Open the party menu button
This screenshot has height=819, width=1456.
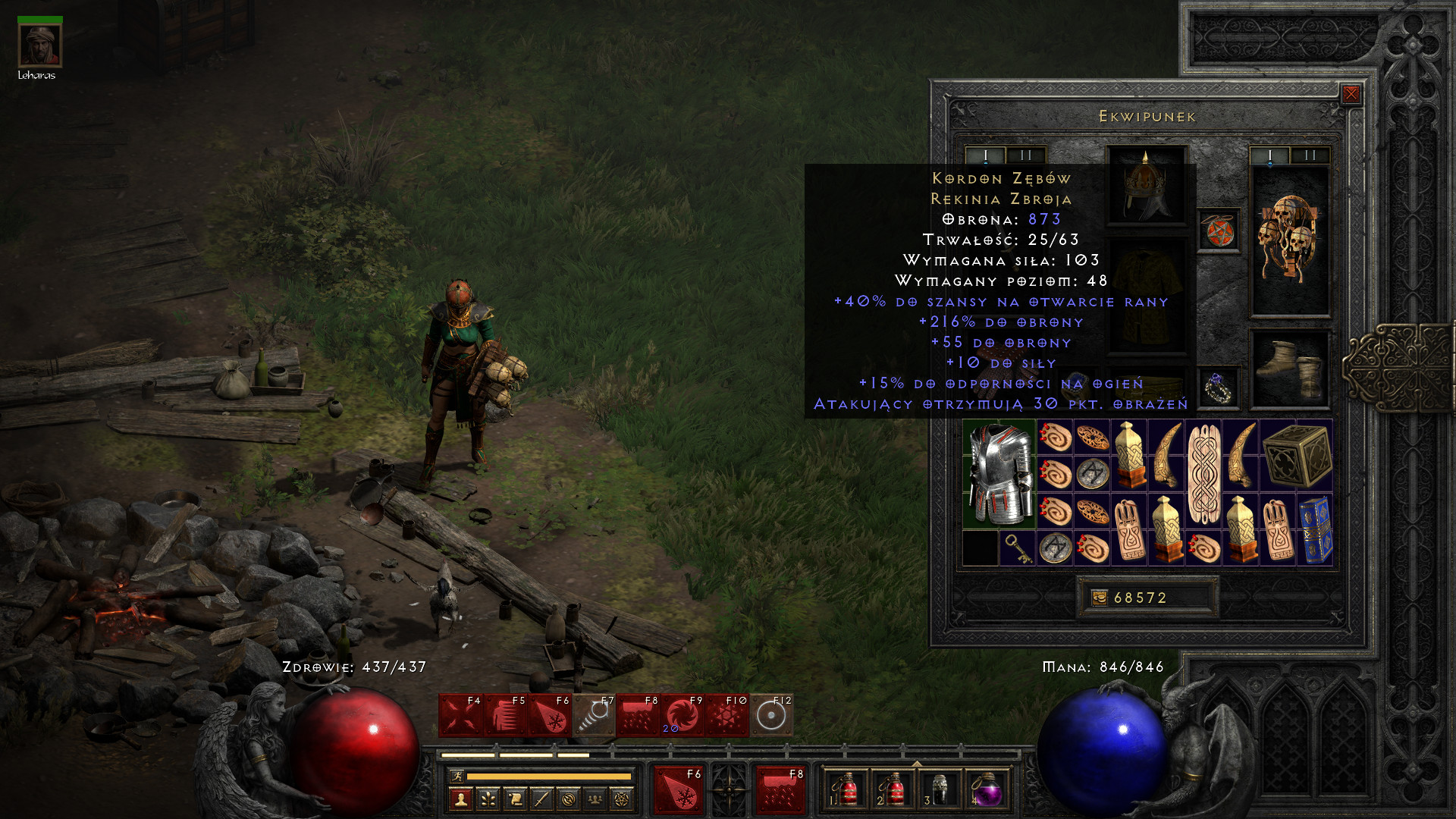click(595, 799)
